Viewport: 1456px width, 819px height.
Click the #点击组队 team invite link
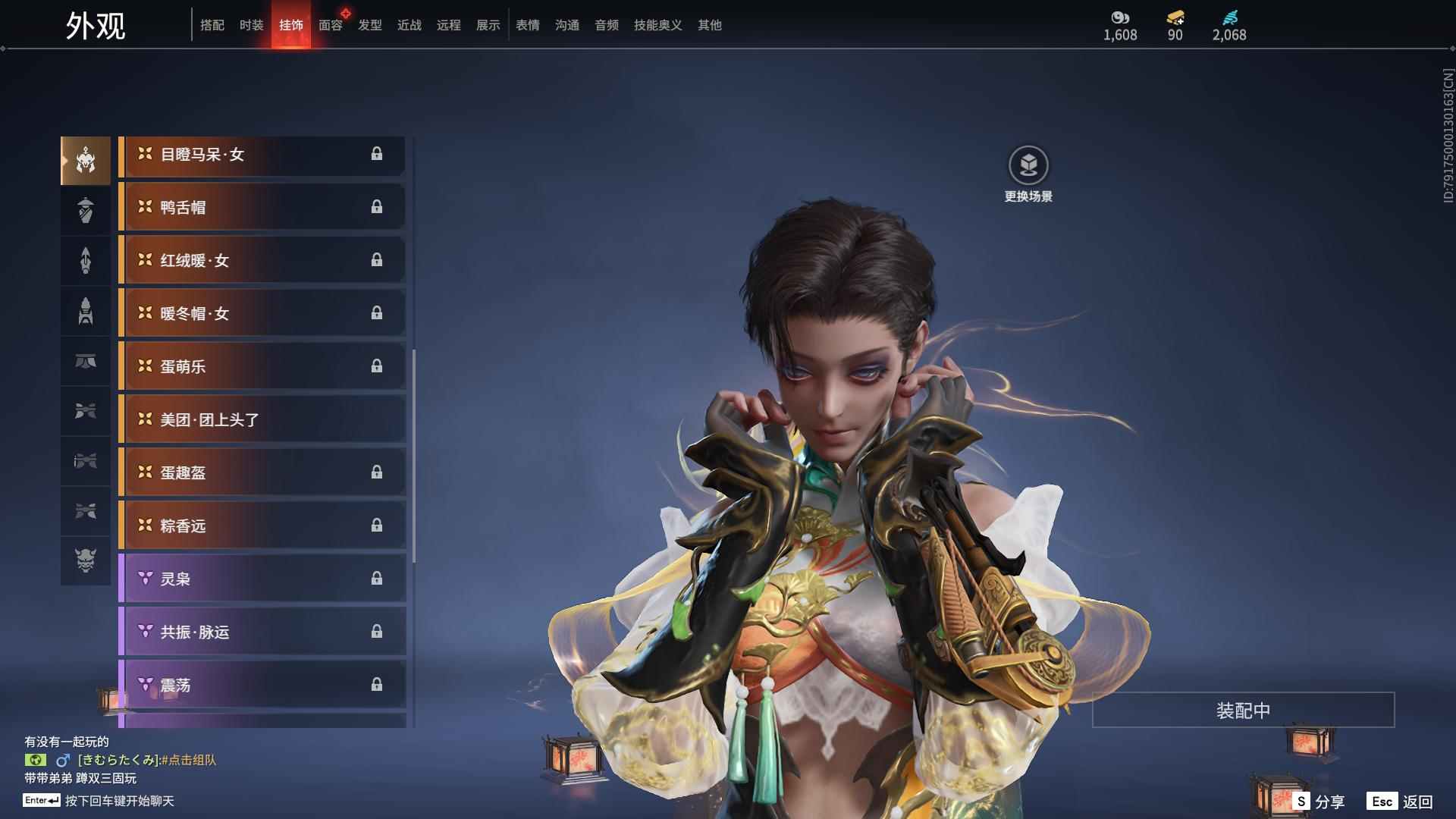click(188, 760)
